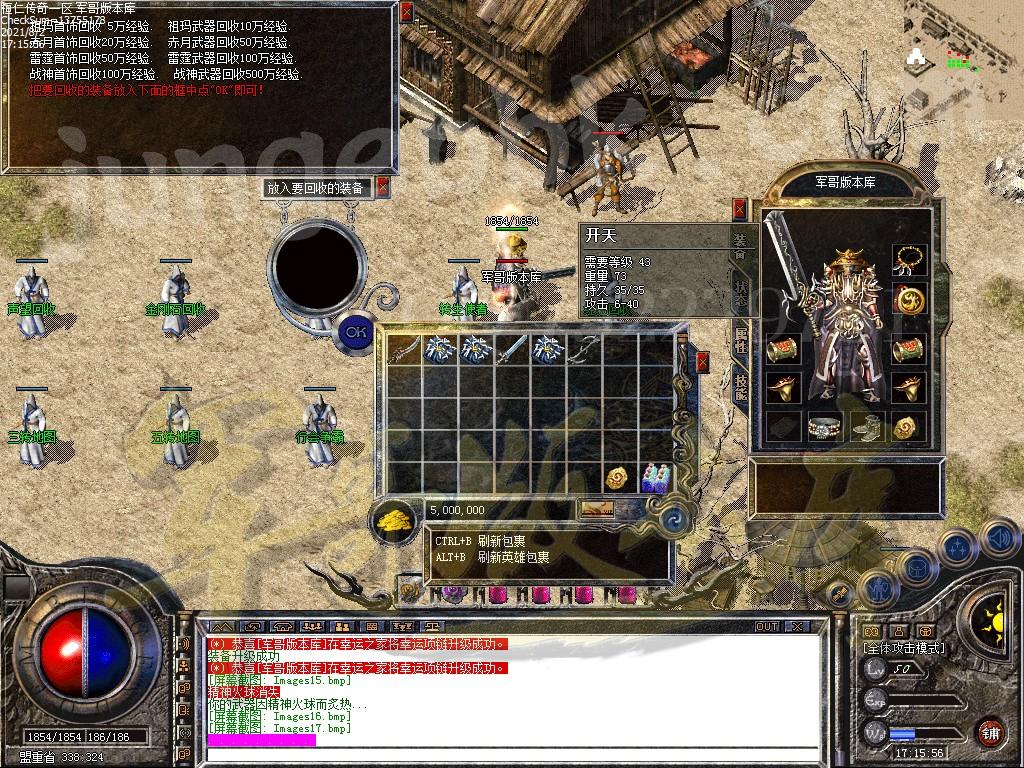The height and width of the screenshot is (768, 1024).
Task: Open the shop with the red 铺 button
Action: 989,733
